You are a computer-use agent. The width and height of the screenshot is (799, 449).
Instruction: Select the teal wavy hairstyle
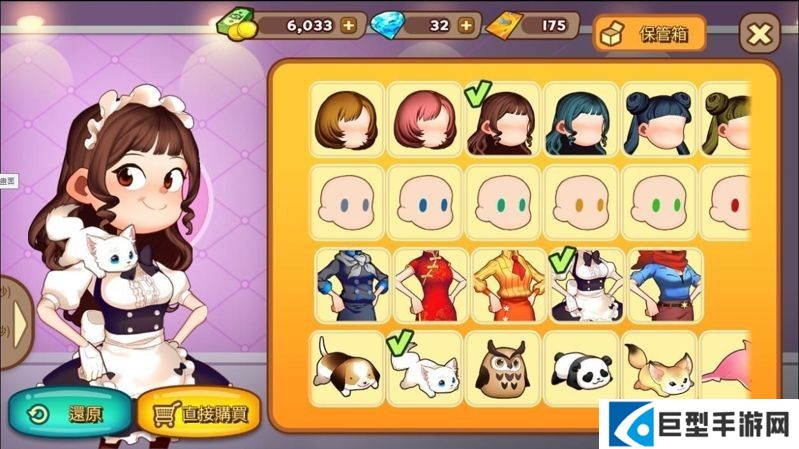click(579, 122)
